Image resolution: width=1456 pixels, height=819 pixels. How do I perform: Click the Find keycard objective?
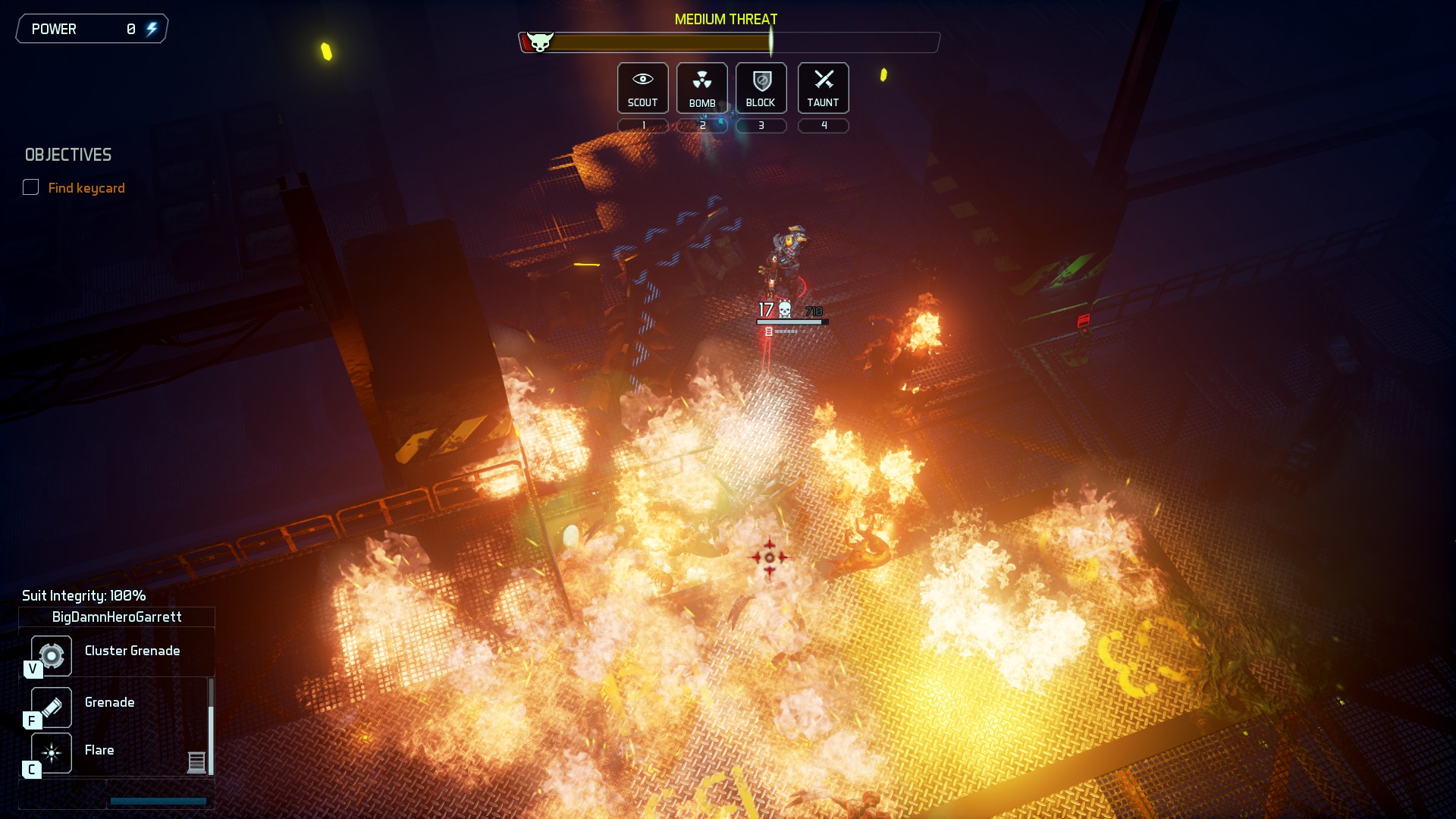pyautogui.click(x=86, y=188)
